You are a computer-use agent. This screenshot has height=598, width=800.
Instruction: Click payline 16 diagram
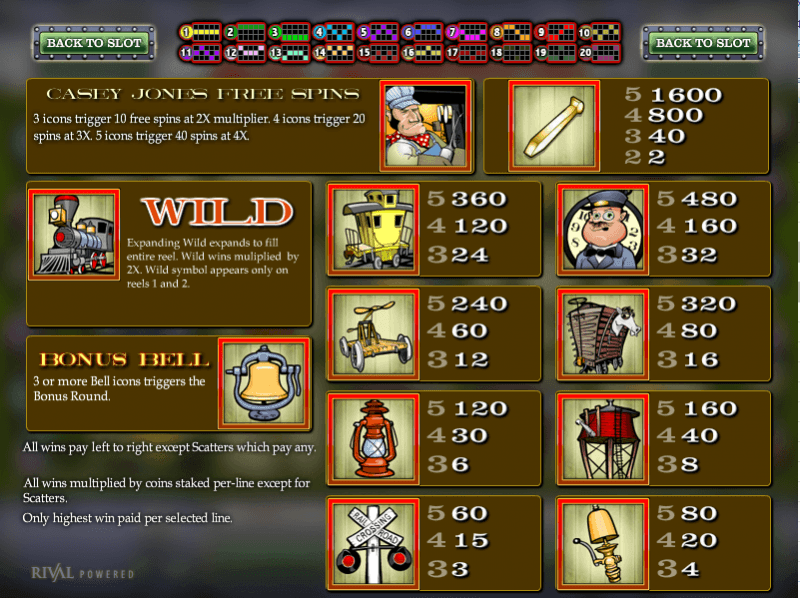(421, 52)
